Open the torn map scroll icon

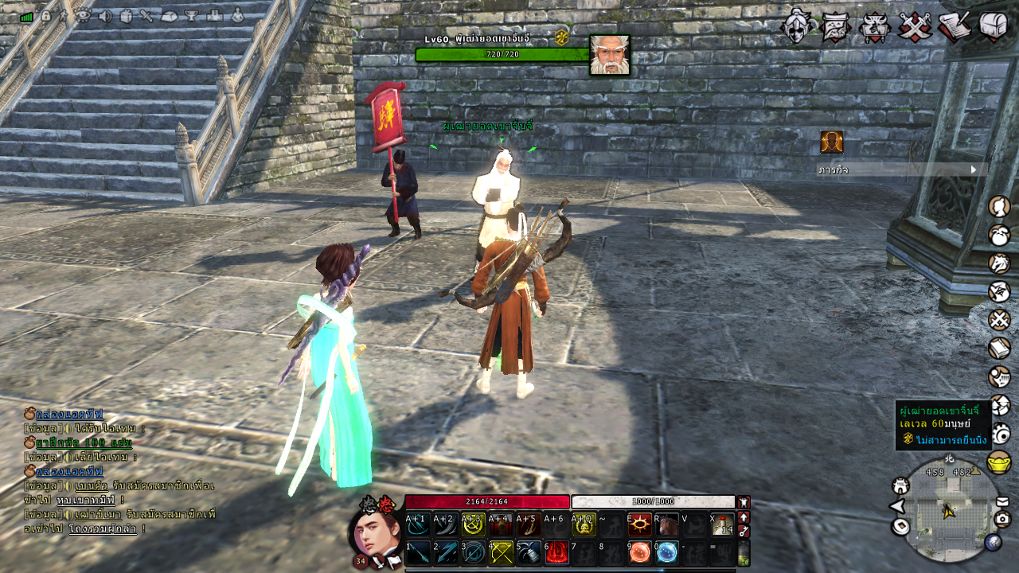pos(836,25)
